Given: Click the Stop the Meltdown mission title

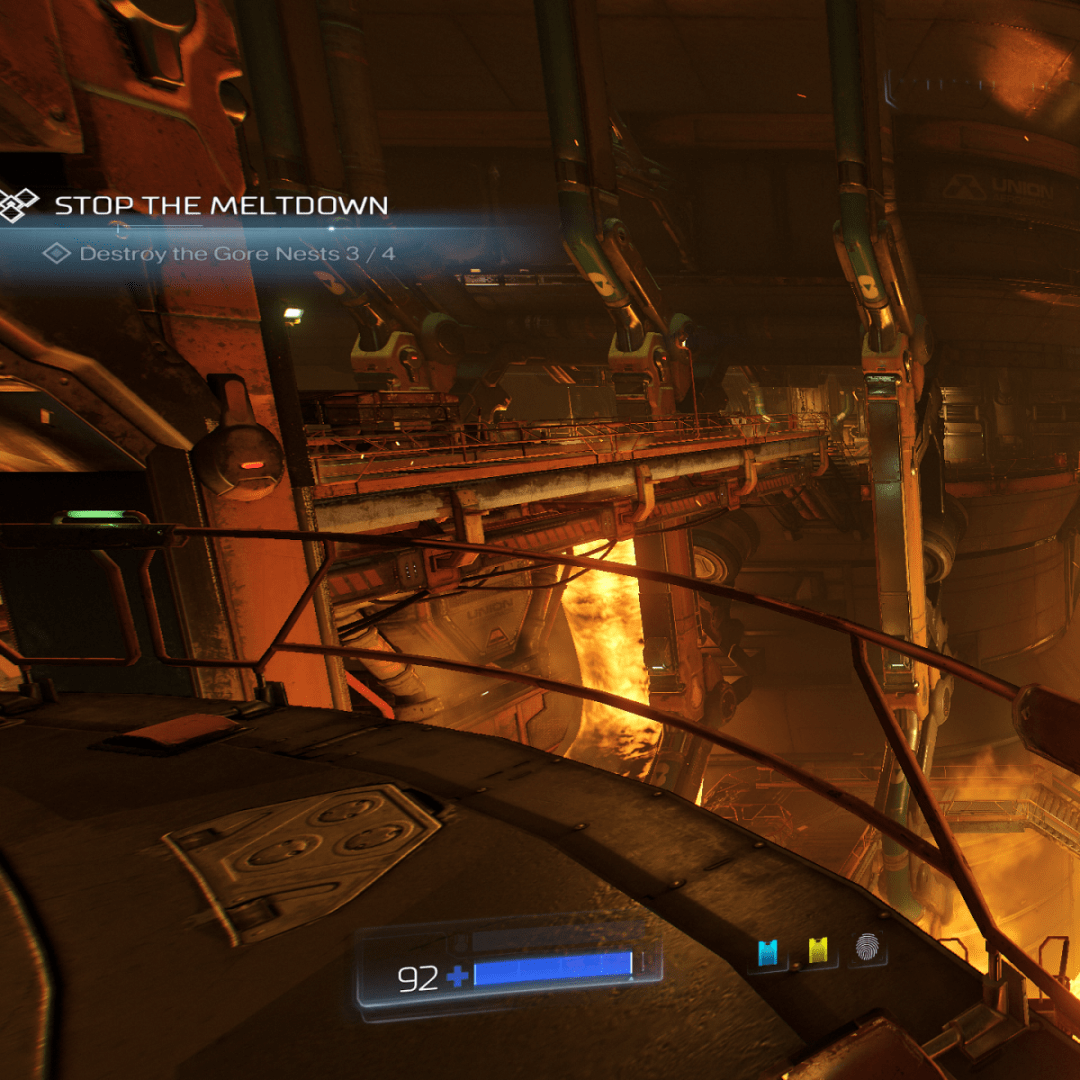Looking at the screenshot, I should (x=221, y=206).
